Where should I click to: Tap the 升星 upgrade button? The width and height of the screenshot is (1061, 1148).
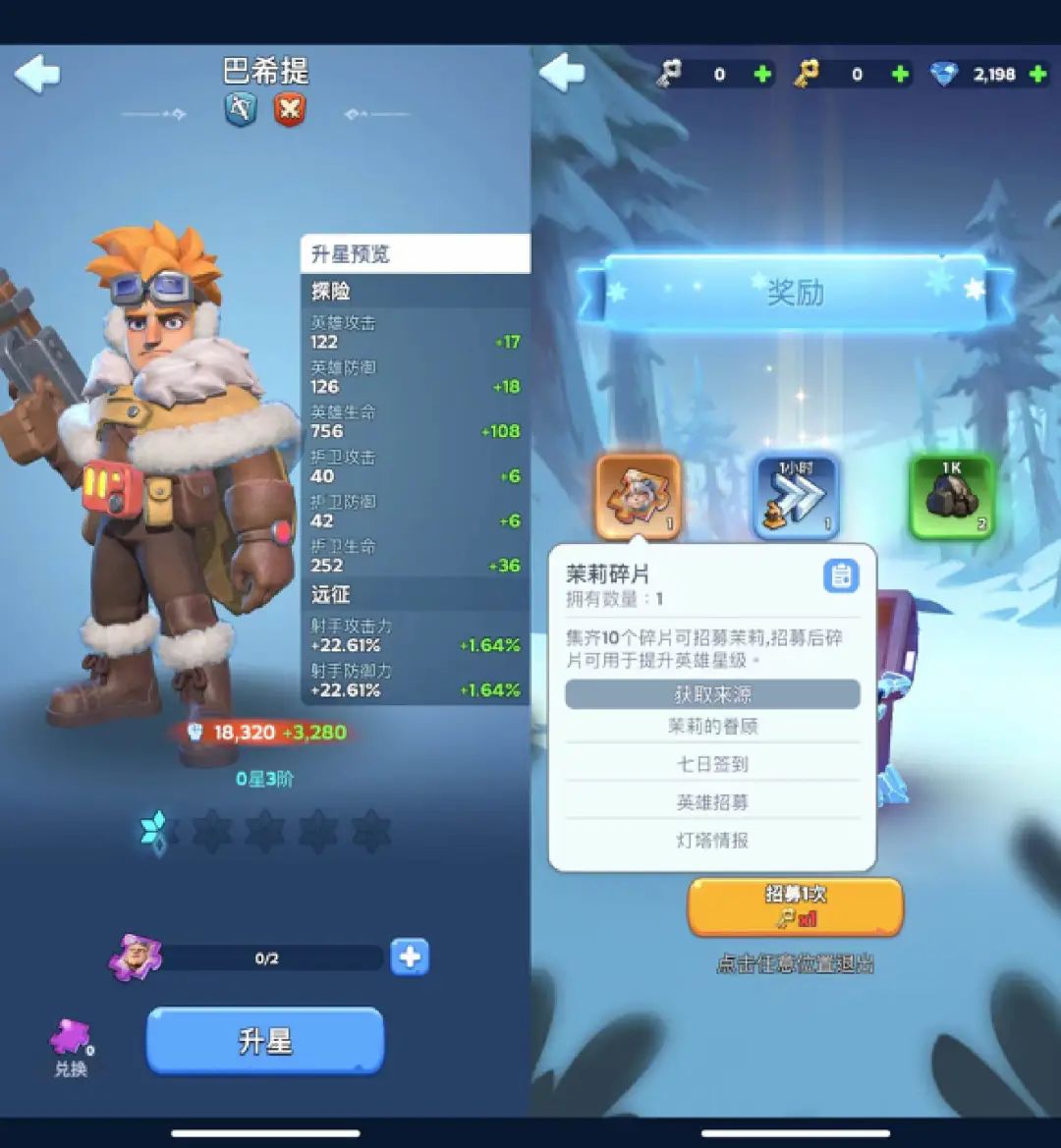click(265, 1041)
